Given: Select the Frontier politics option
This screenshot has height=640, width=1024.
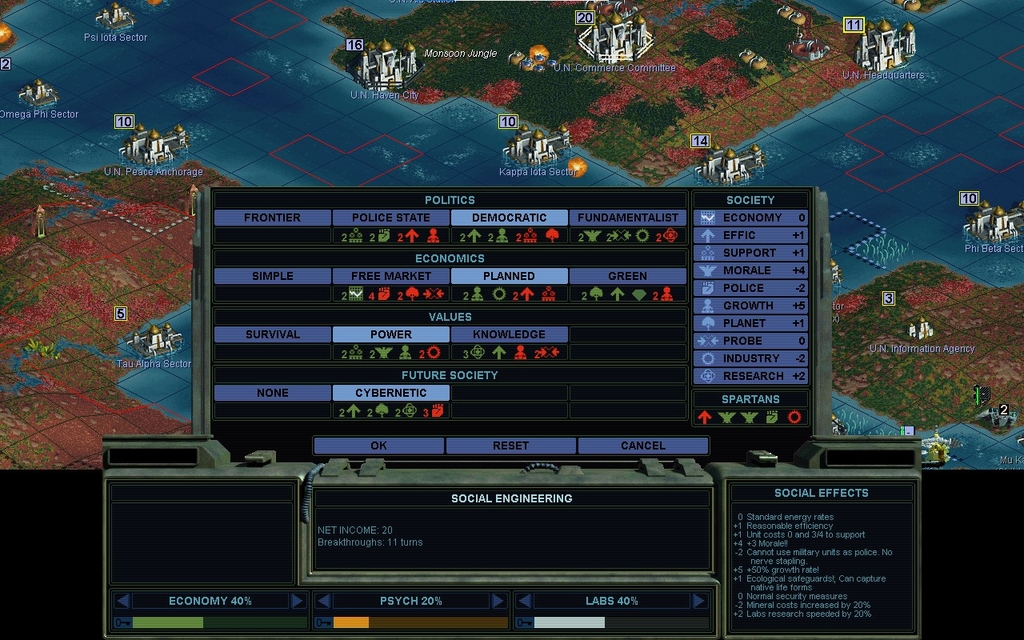Looking at the screenshot, I should [272, 218].
